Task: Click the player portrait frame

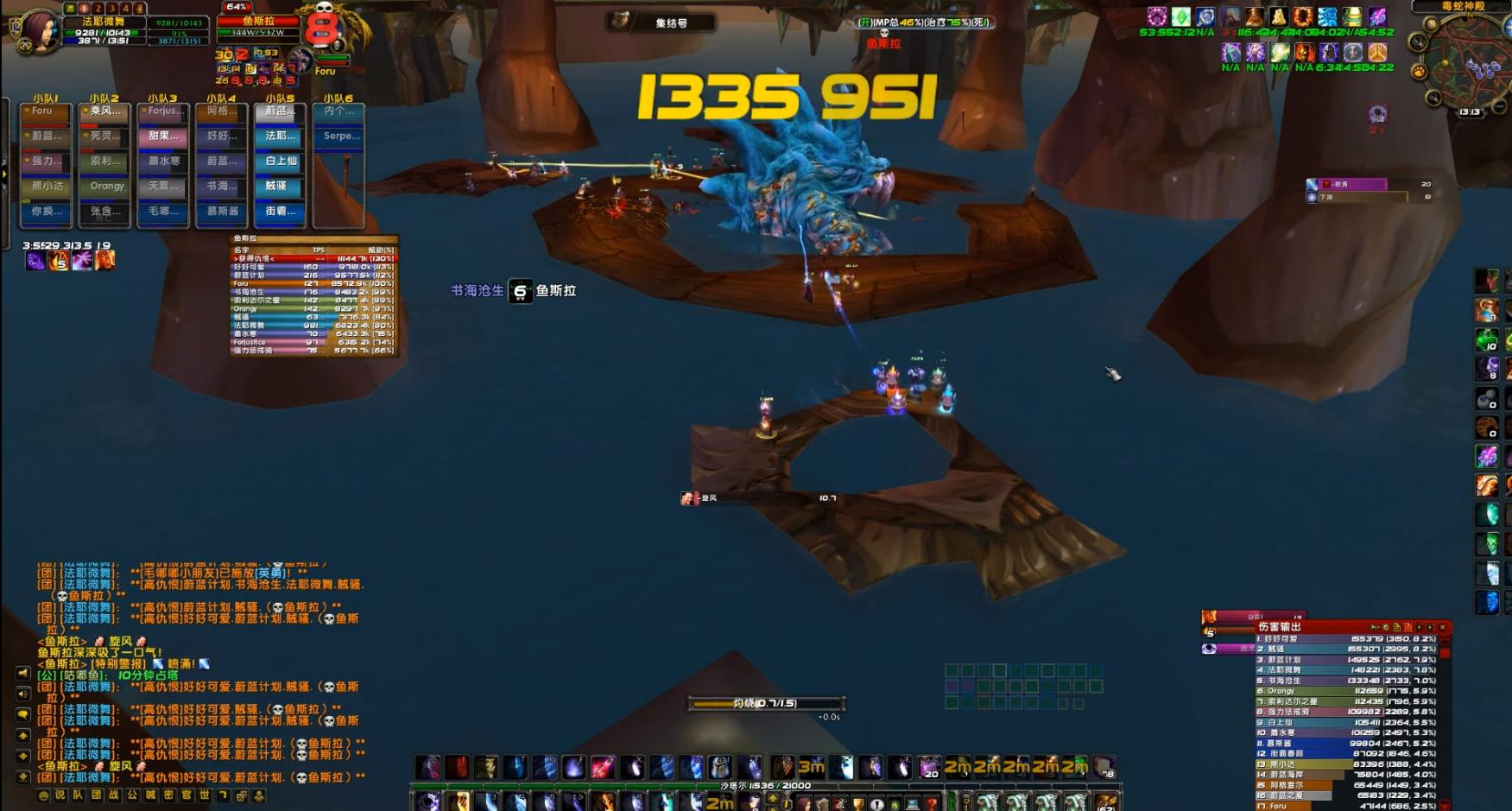Action: click(40, 30)
